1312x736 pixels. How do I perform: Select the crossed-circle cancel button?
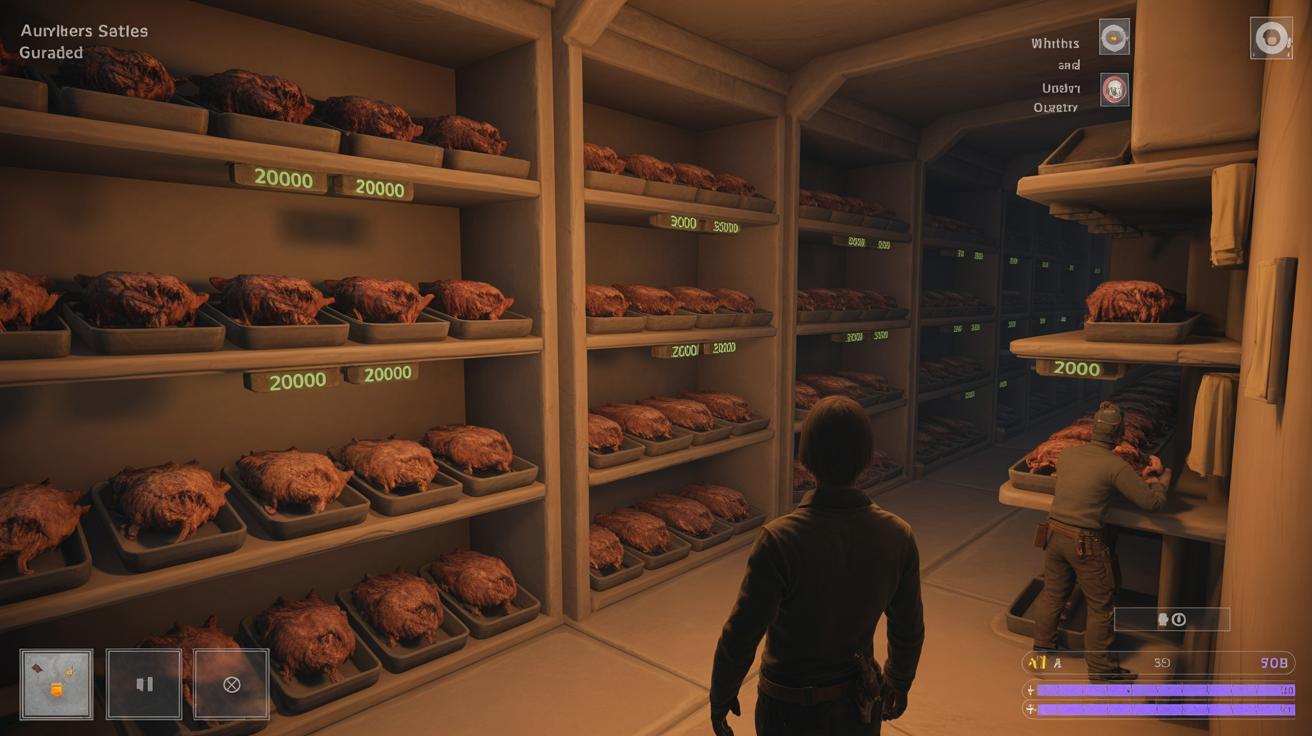coord(231,684)
